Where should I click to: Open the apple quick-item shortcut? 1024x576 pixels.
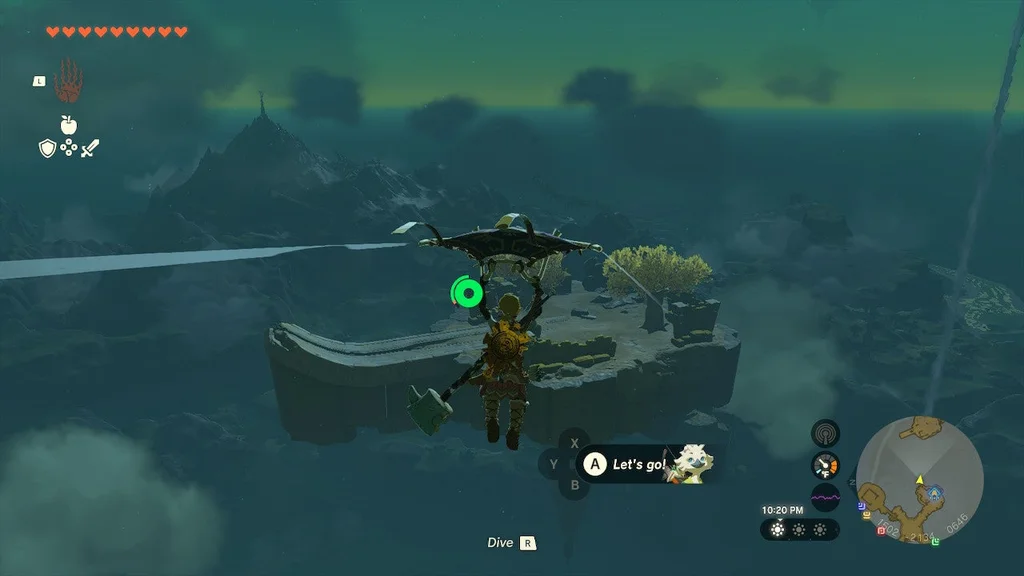pyautogui.click(x=68, y=125)
